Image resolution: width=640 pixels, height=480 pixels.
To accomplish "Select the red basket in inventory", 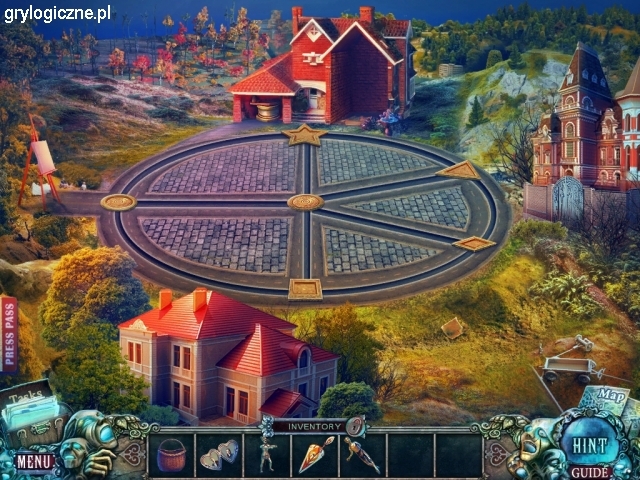I will [x=171, y=455].
